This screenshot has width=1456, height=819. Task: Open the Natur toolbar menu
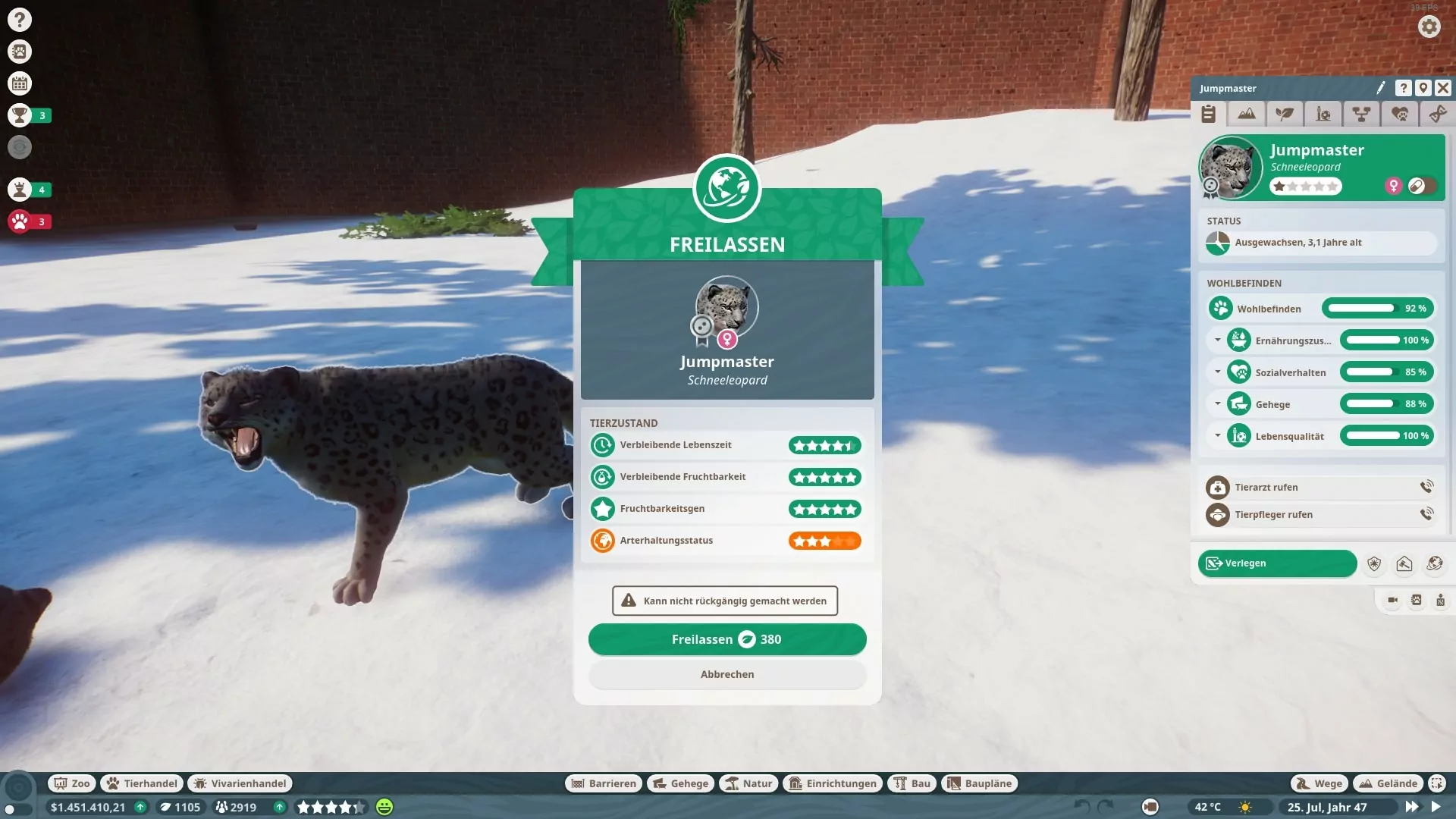pos(748,783)
